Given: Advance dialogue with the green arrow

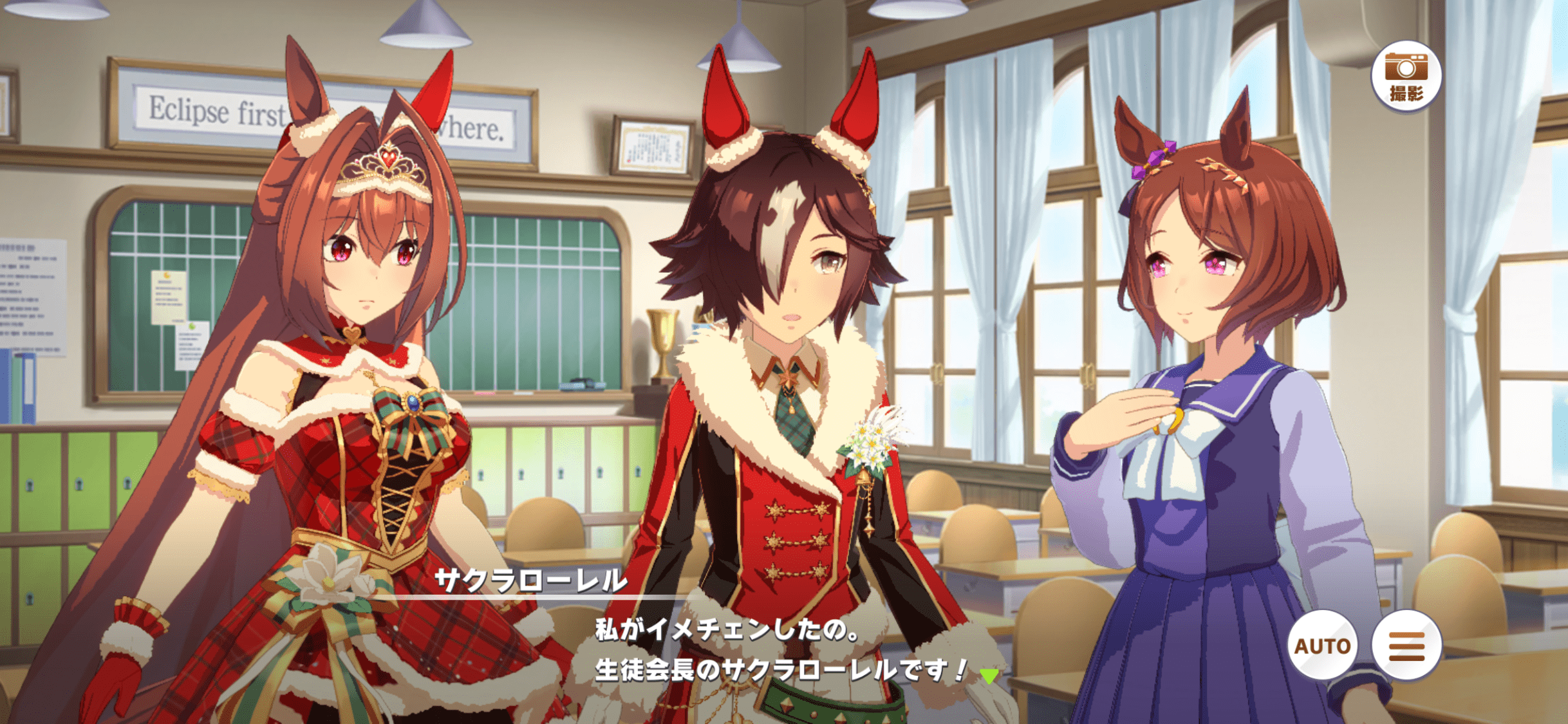Looking at the screenshot, I should (x=989, y=676).
